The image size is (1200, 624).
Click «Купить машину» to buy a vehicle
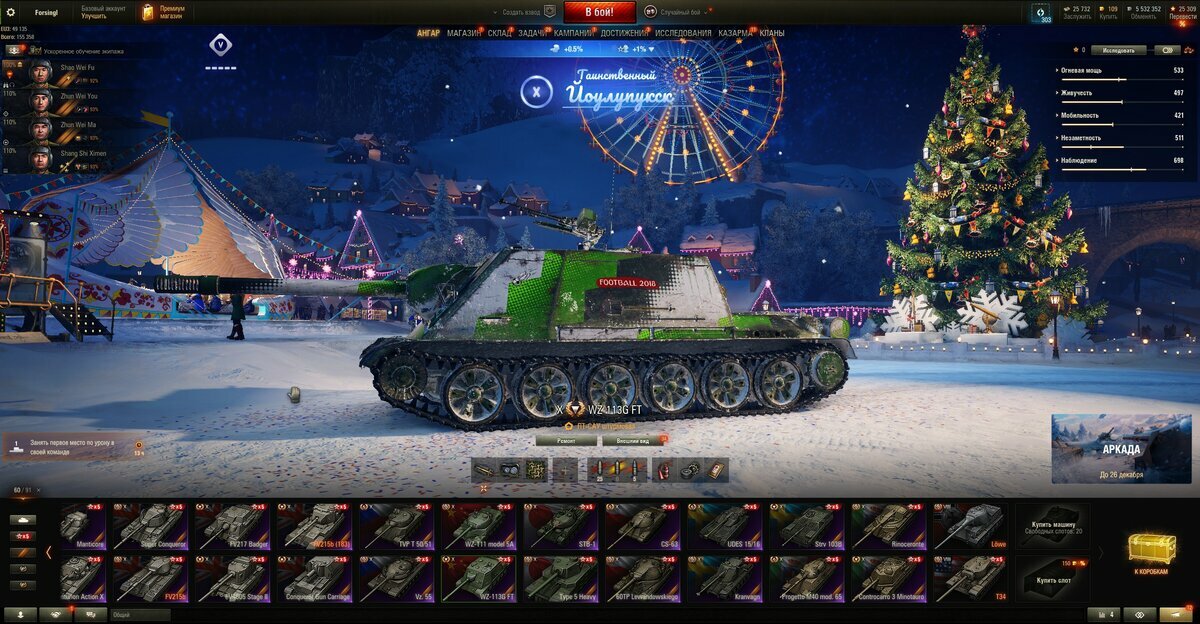coord(1053,526)
